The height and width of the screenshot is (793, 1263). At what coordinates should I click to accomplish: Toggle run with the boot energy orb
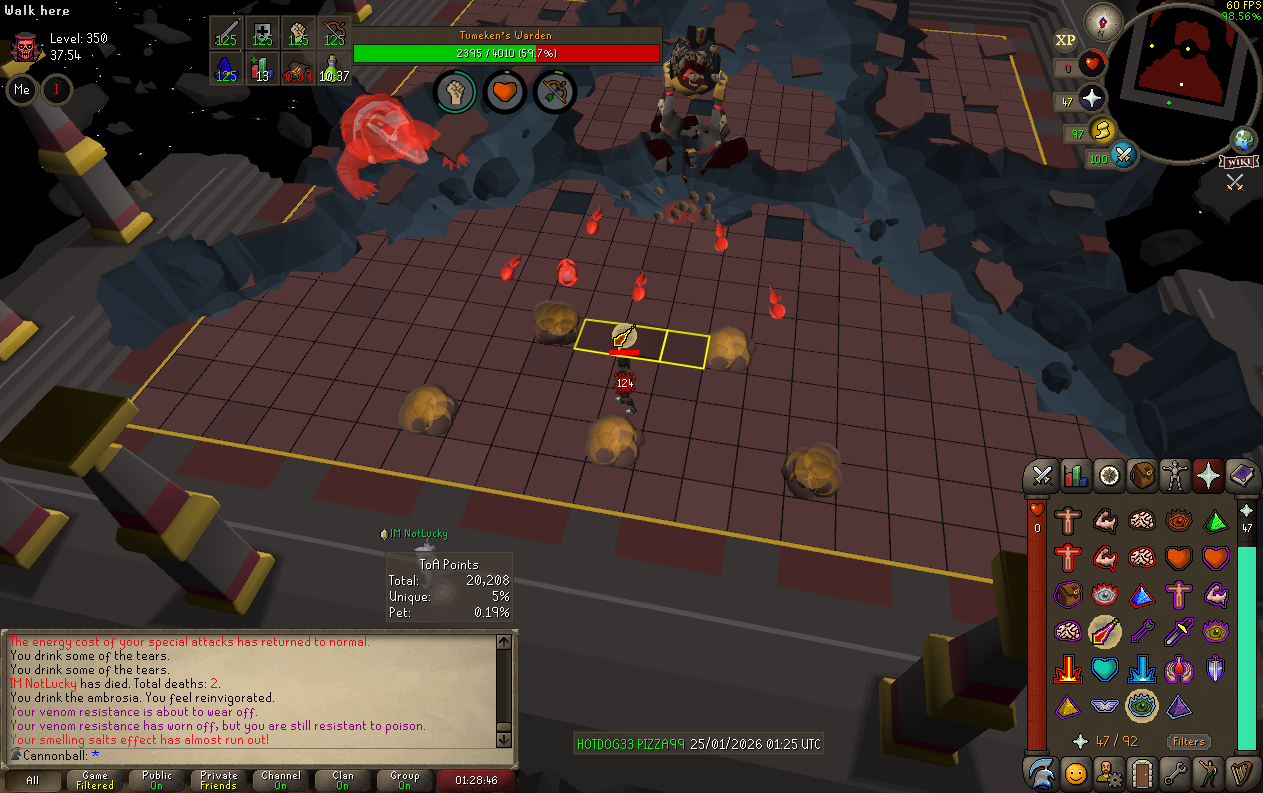coord(1103,130)
